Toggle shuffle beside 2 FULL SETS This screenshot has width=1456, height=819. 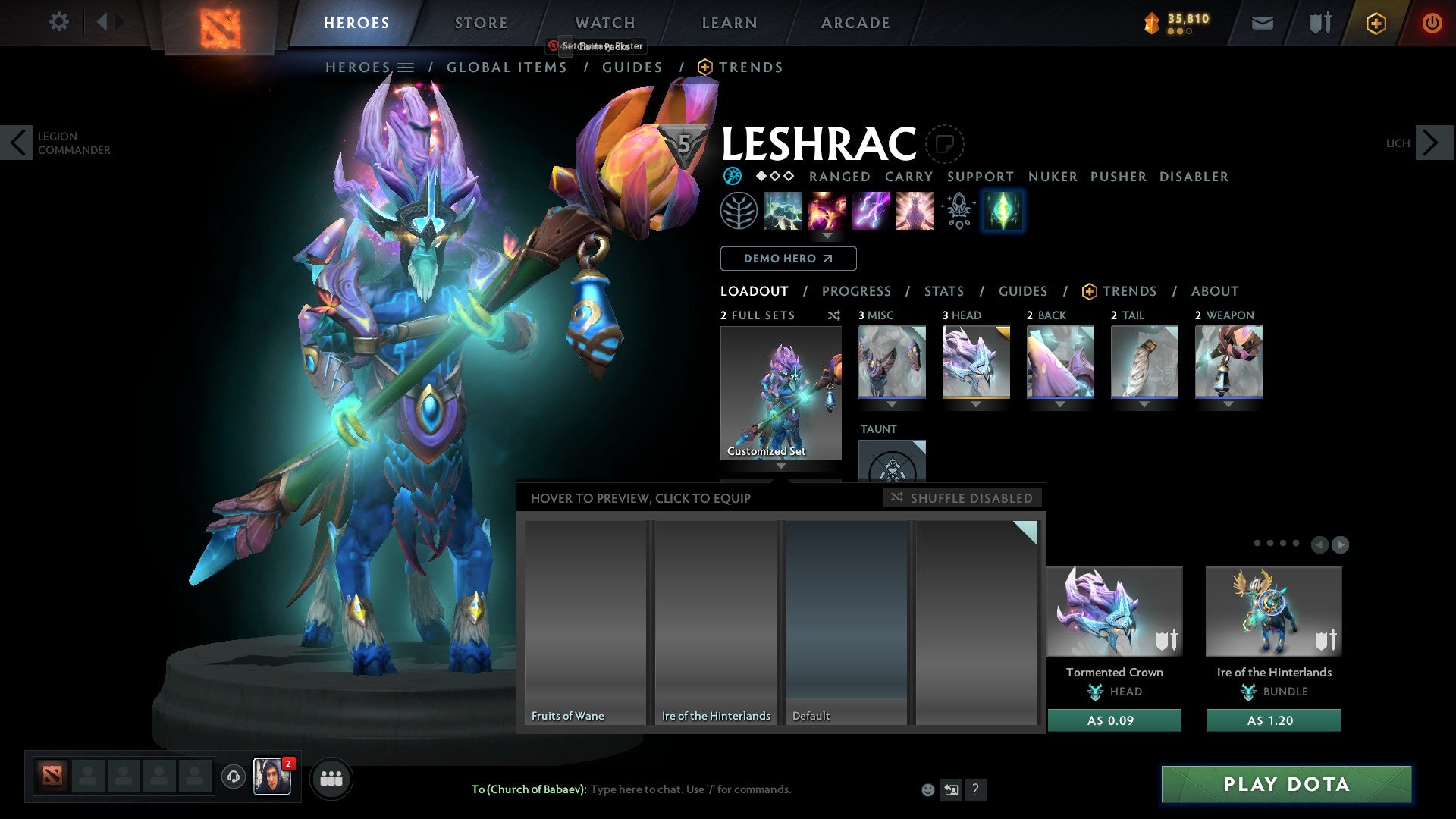pyautogui.click(x=834, y=315)
